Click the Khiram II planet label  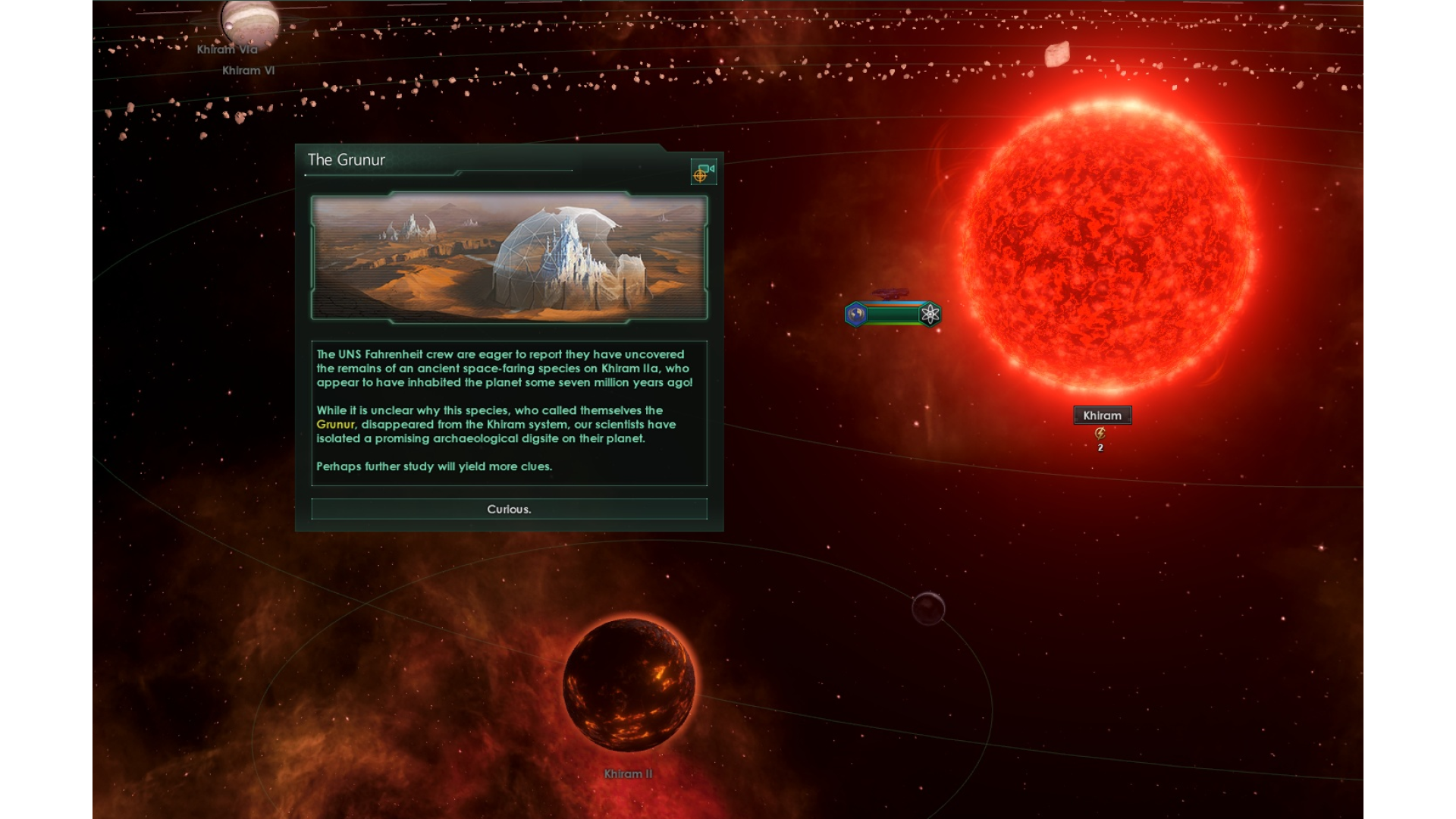(628, 773)
